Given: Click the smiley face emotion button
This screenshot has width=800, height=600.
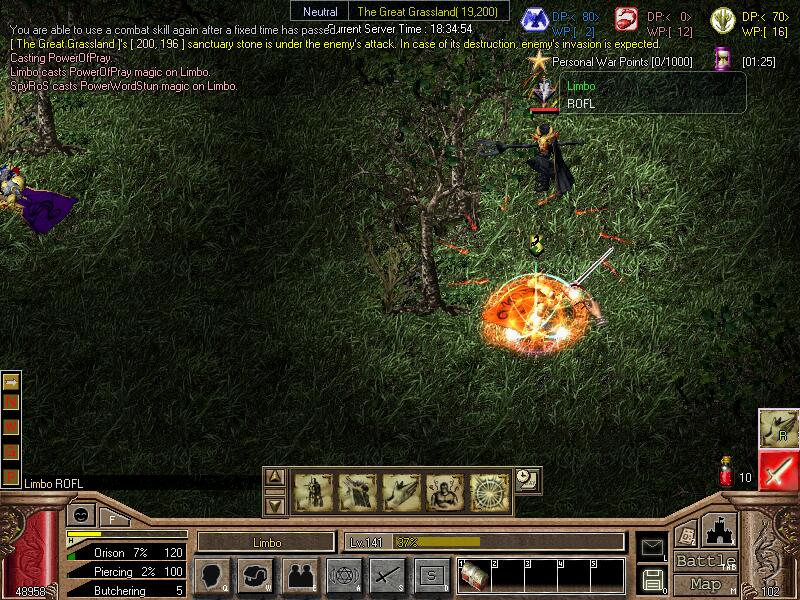Looking at the screenshot, I should 79,515.
